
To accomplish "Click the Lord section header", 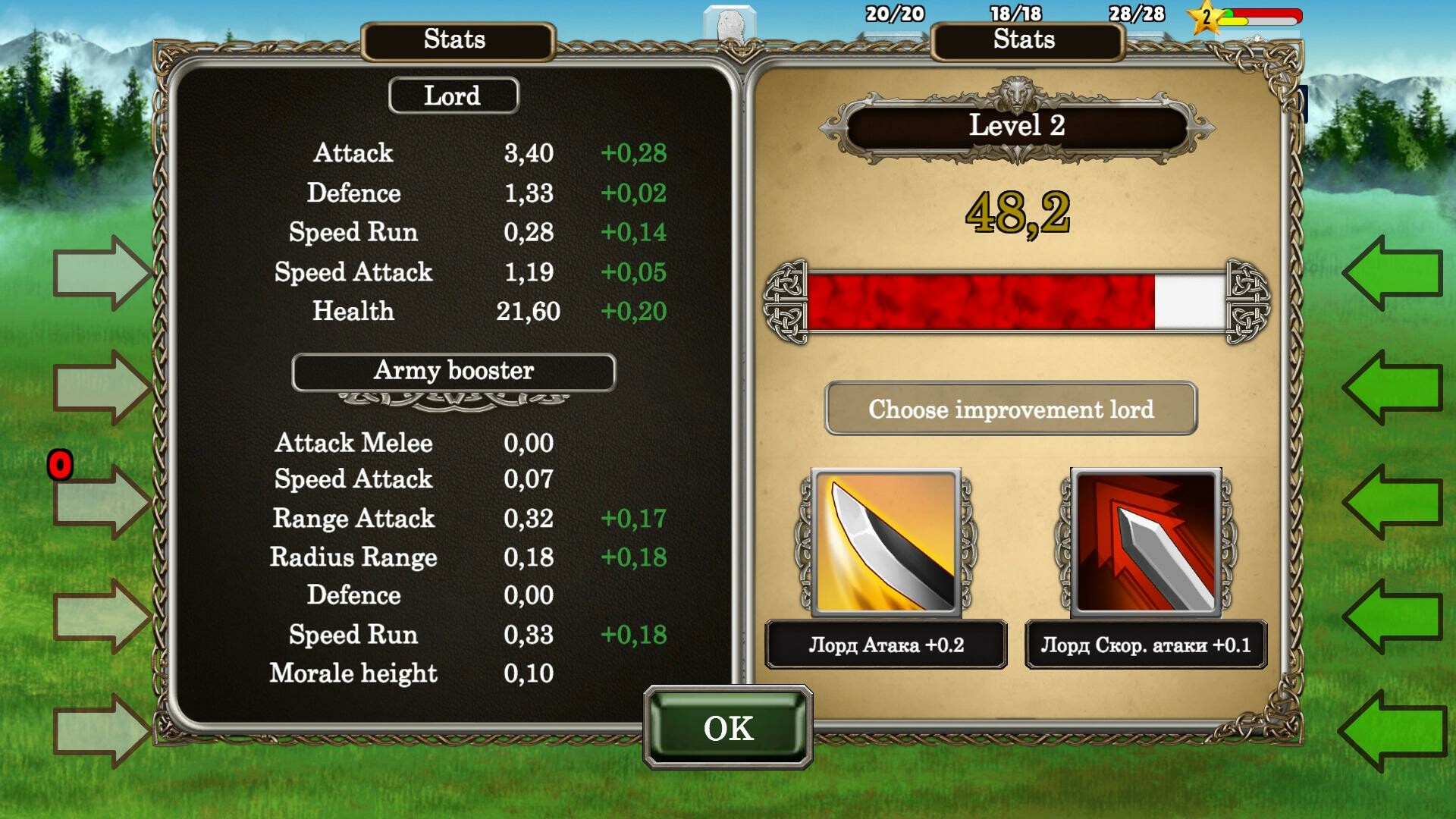I will coord(453,95).
